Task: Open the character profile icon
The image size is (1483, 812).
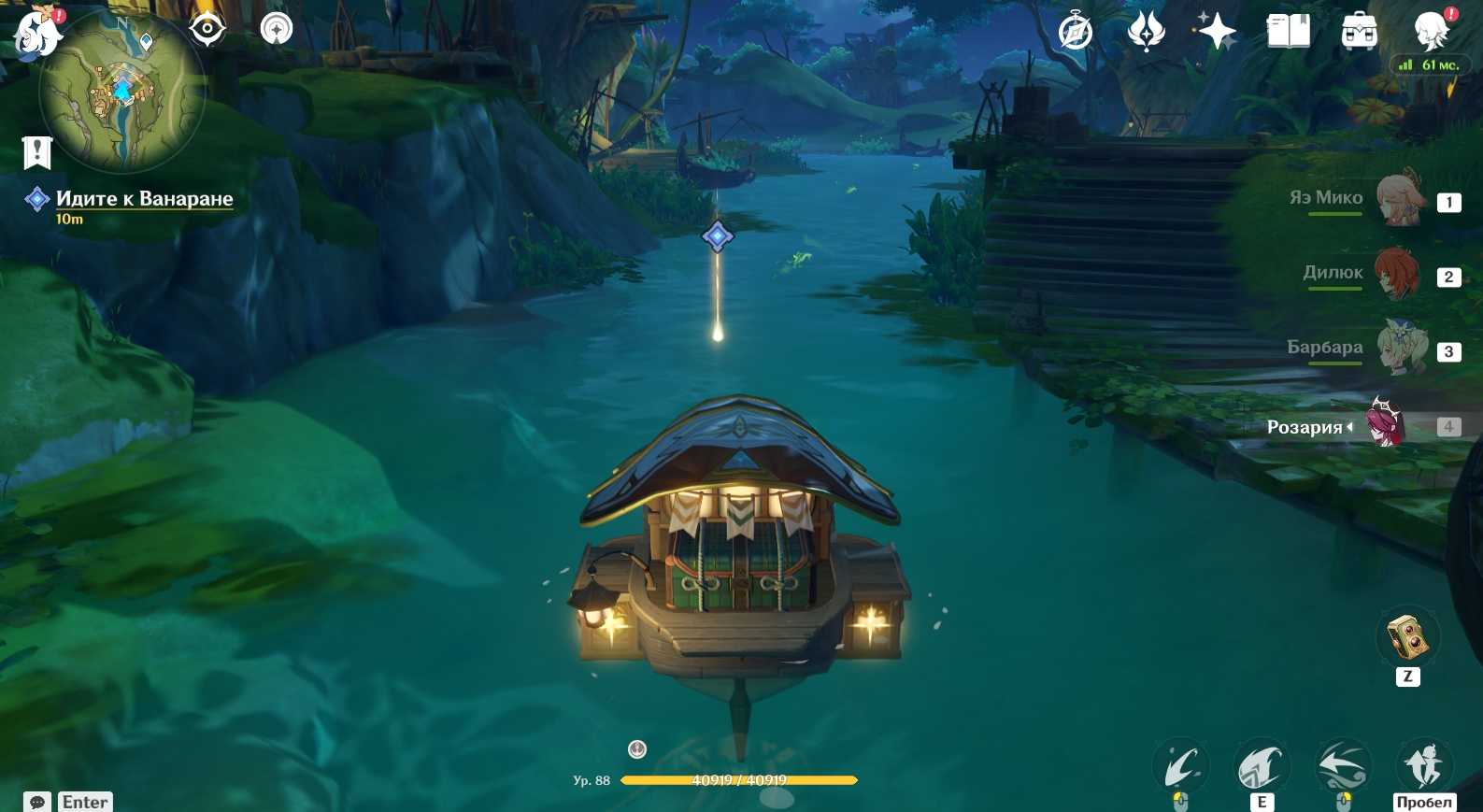Action: tap(1431, 31)
